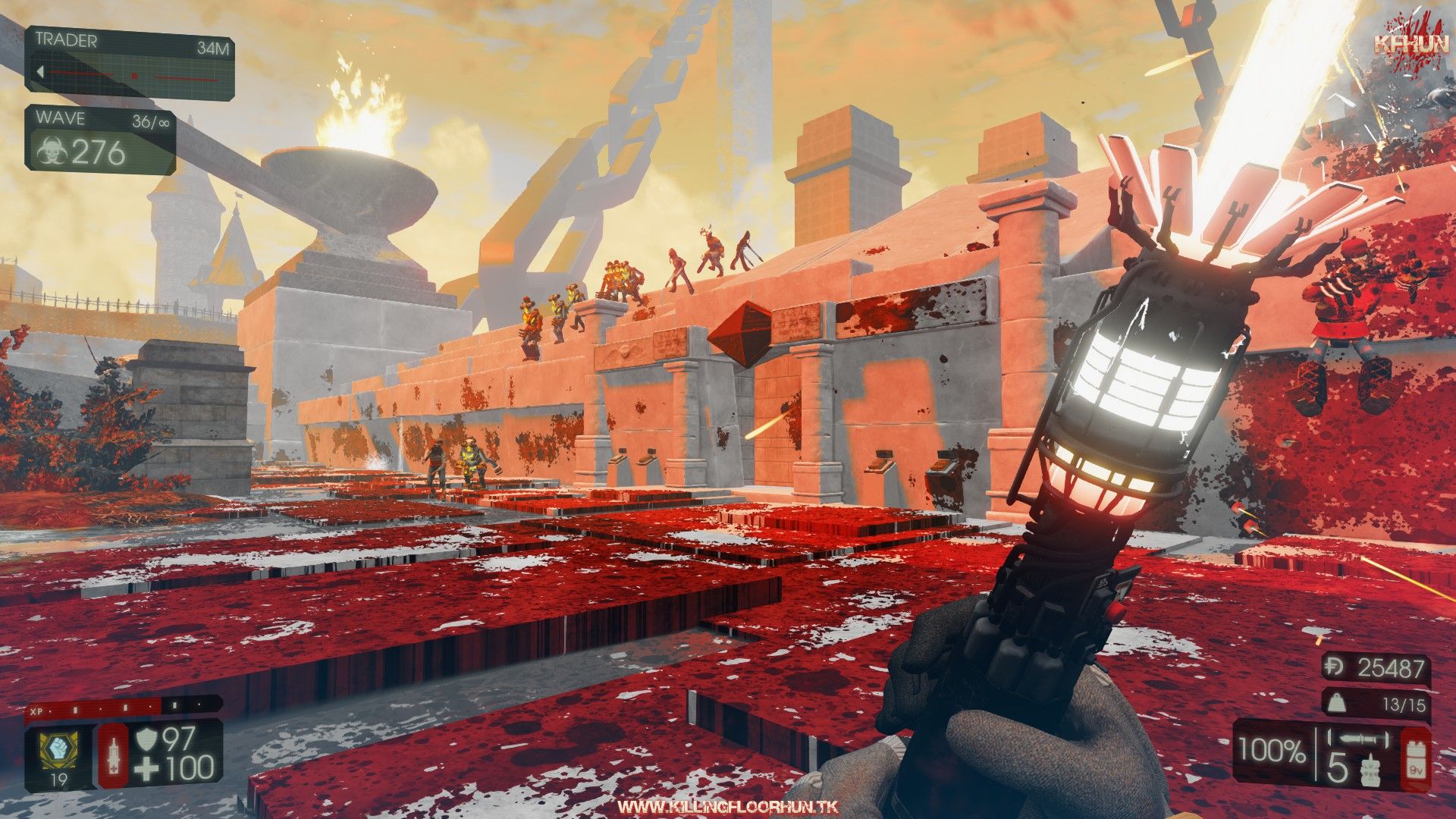This screenshot has width=1456, height=819.
Task: Click the Trader distance compass panel
Action: coord(130,62)
